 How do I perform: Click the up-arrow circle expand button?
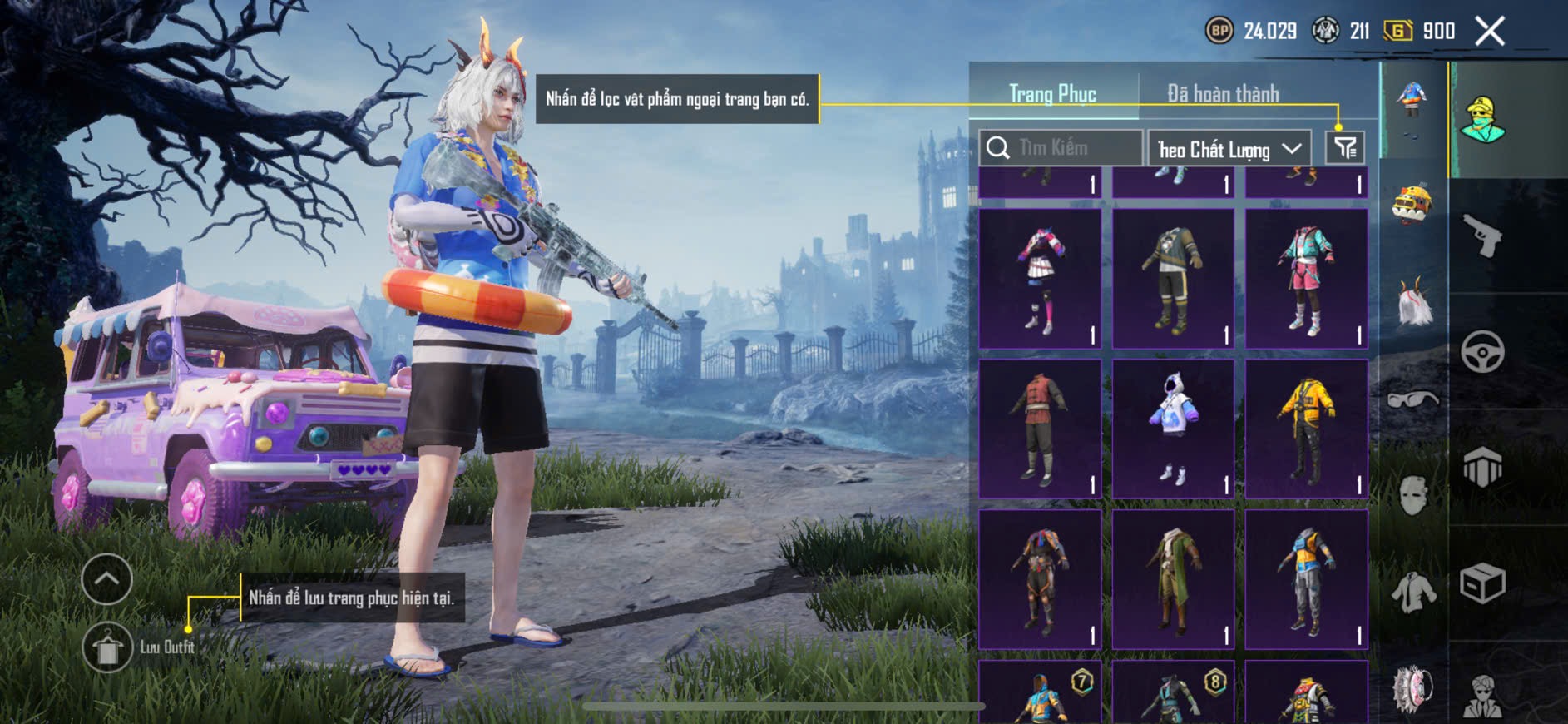(x=107, y=578)
